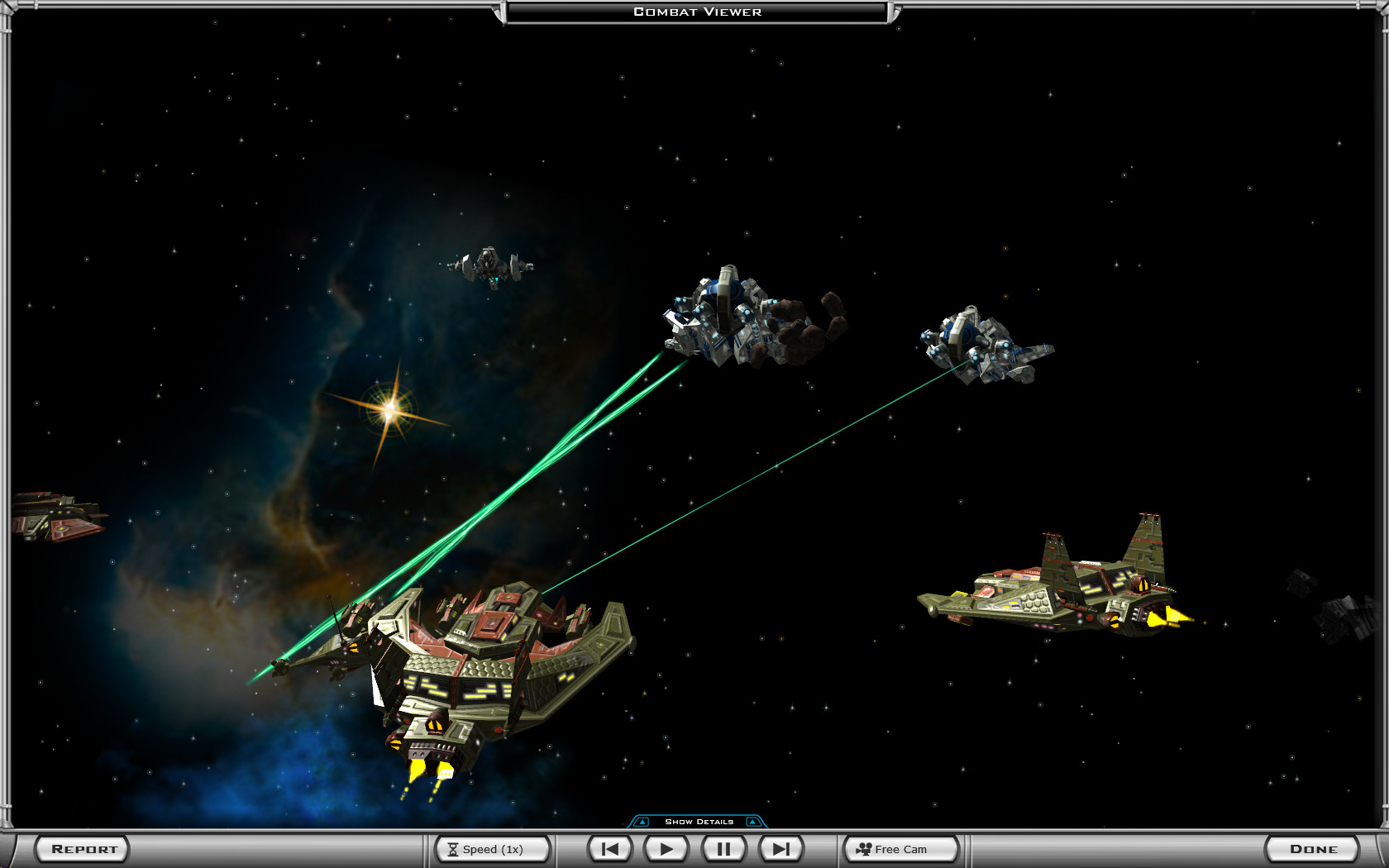Click Done to exit combat viewer
1389x868 pixels.
[1313, 849]
